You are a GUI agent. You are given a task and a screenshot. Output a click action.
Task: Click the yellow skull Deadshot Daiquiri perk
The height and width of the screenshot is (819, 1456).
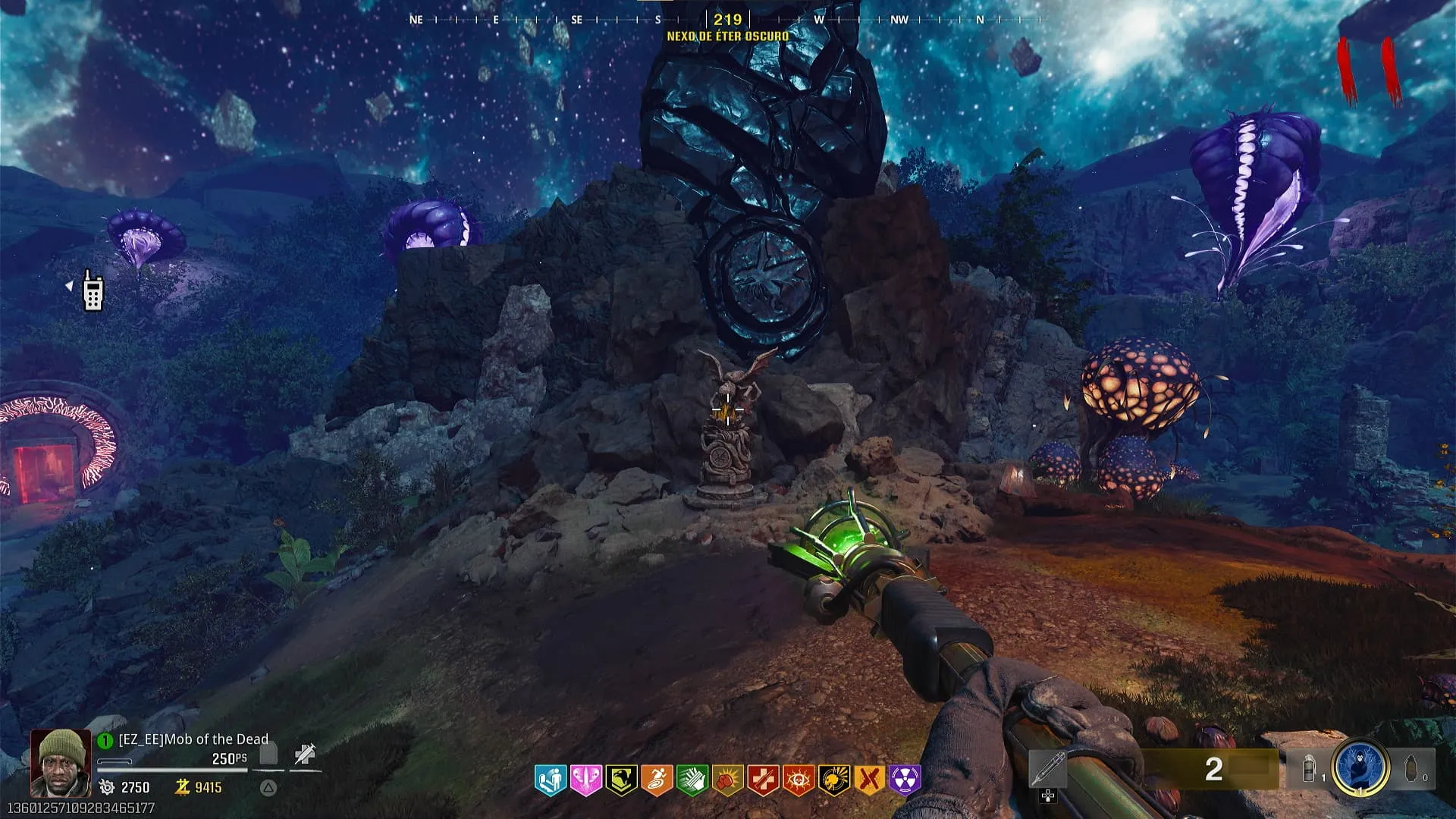(834, 780)
